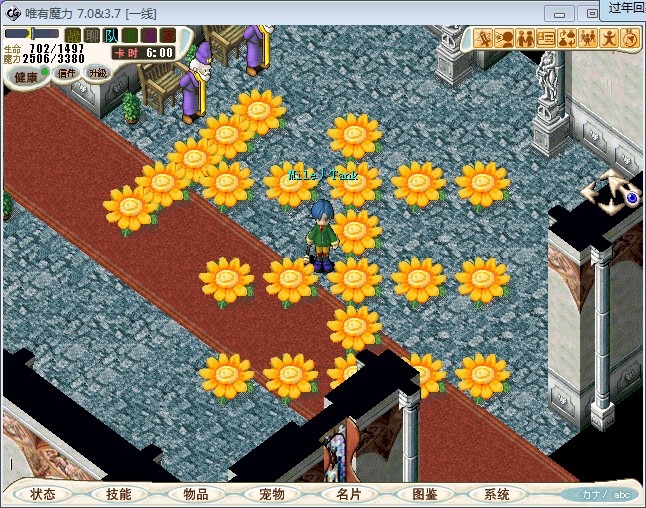Toggle the 战 battle switch
The width and height of the screenshot is (646, 508).
coord(73,36)
